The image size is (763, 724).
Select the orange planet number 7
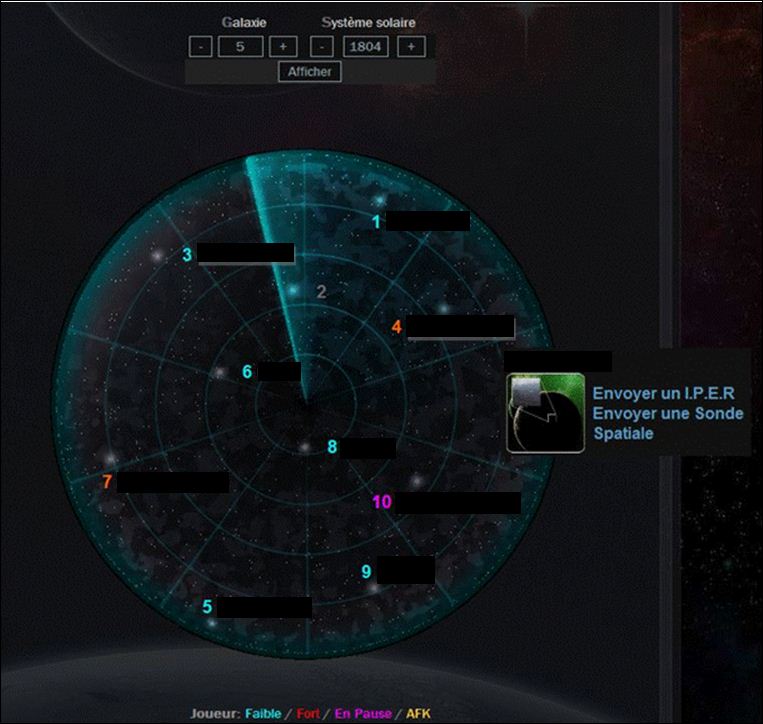point(107,482)
